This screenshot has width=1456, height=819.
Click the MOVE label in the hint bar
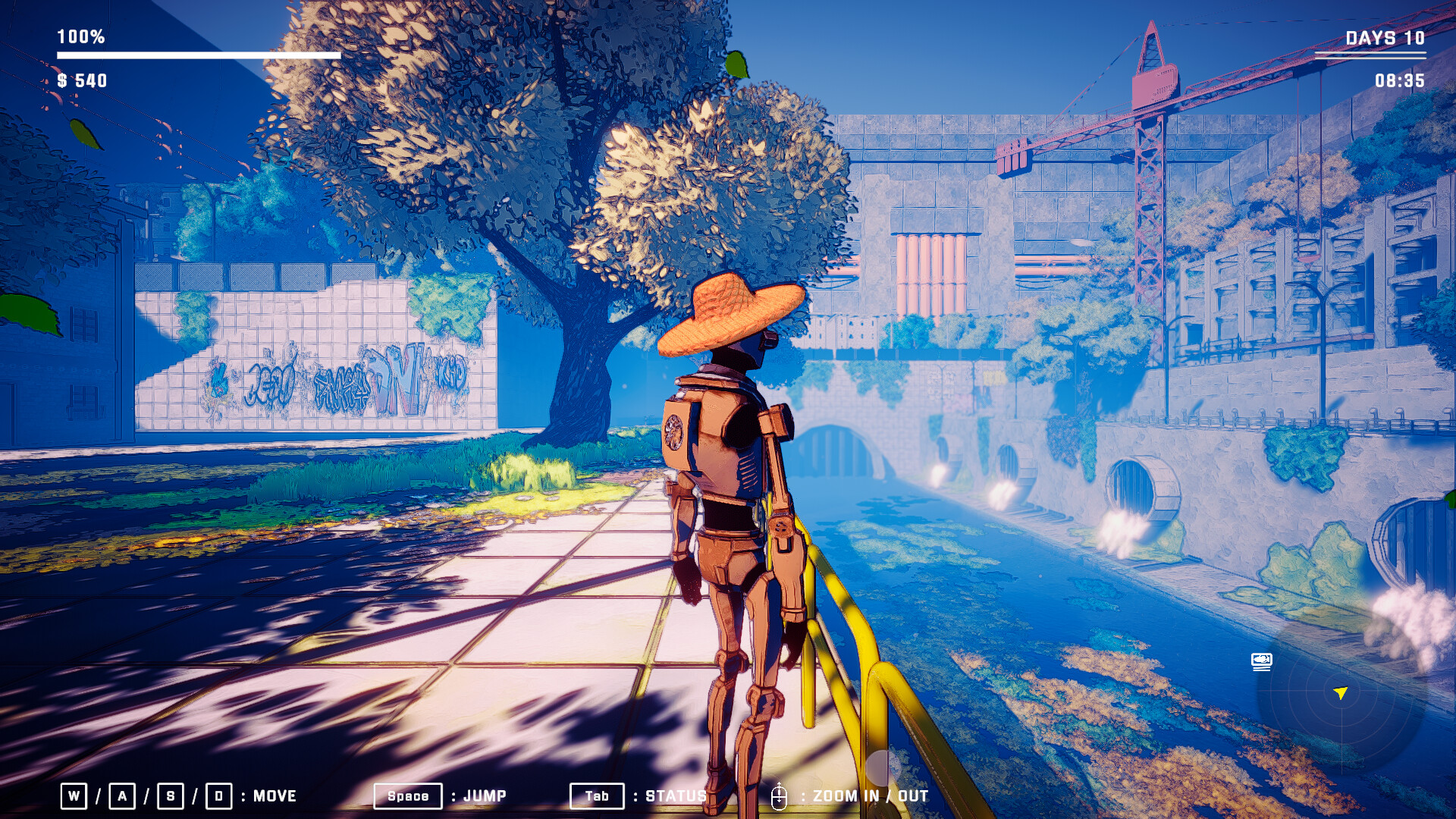(x=274, y=796)
